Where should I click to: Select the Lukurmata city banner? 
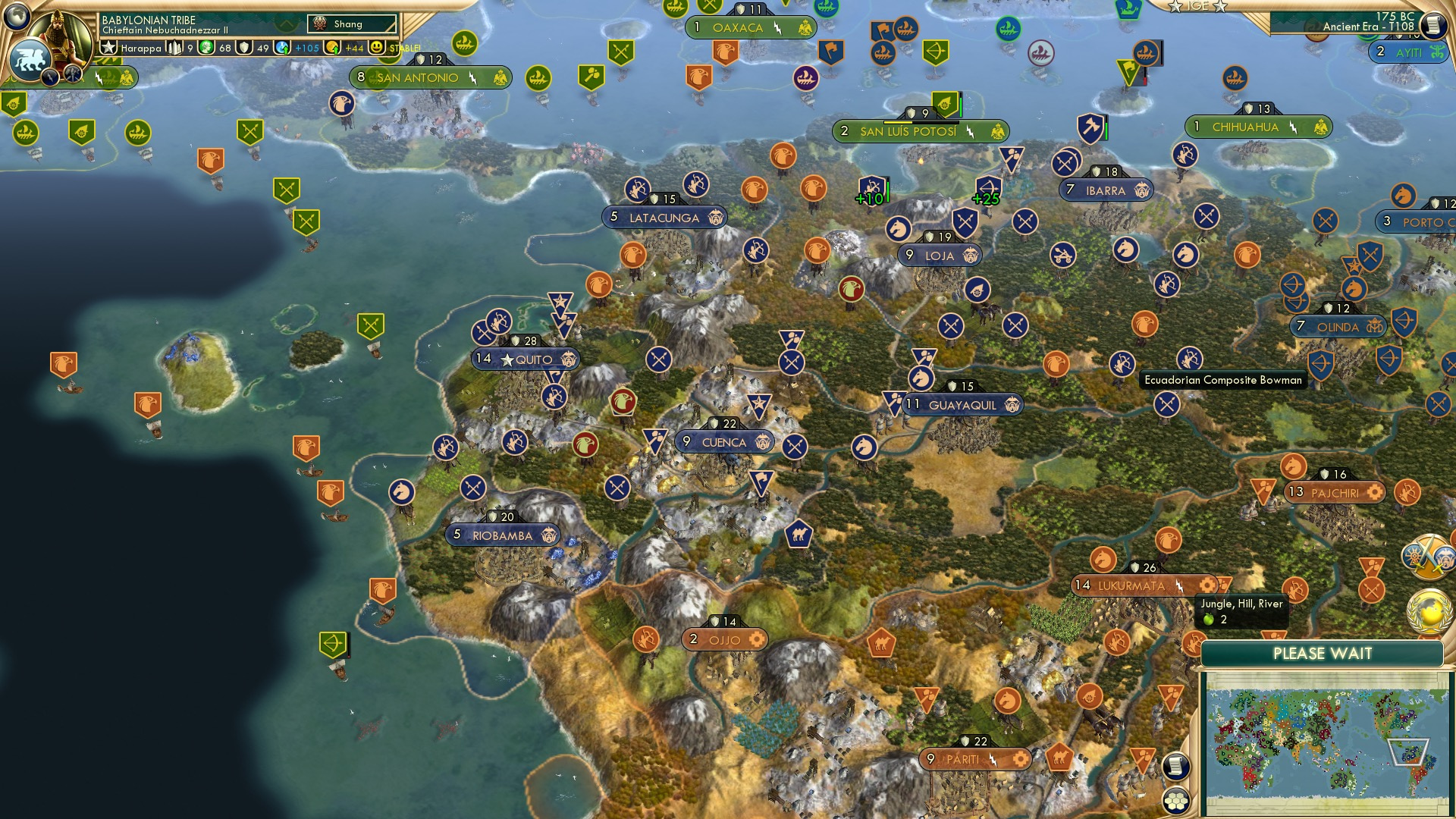pyautogui.click(x=1131, y=585)
